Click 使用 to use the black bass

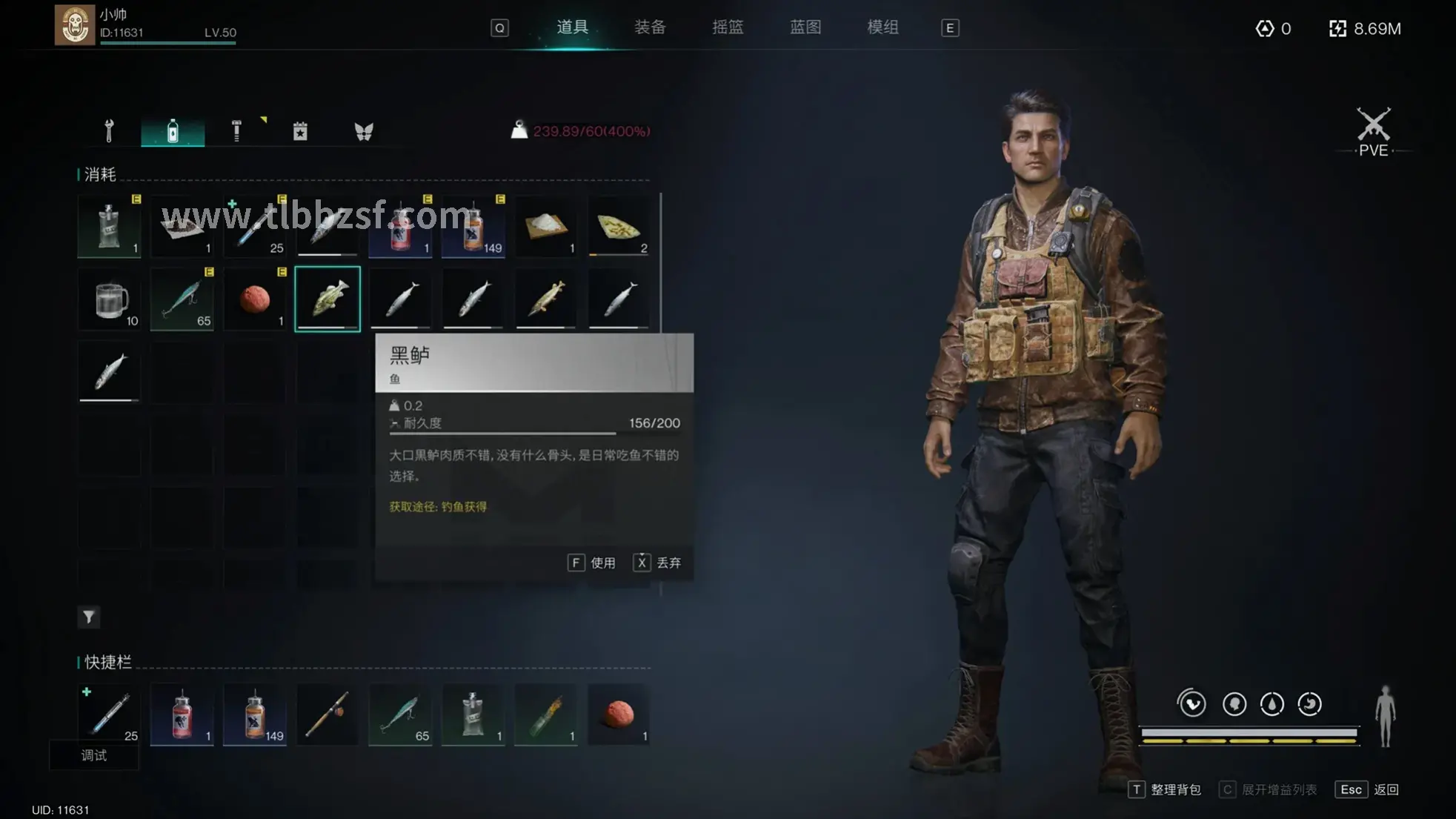[x=592, y=563]
